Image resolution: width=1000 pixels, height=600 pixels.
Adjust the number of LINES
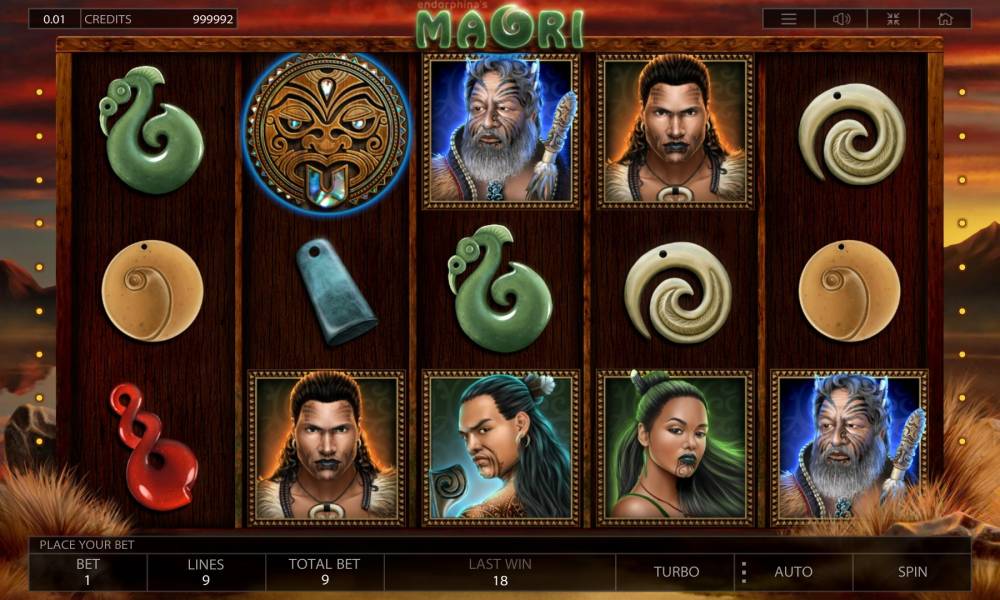(206, 572)
